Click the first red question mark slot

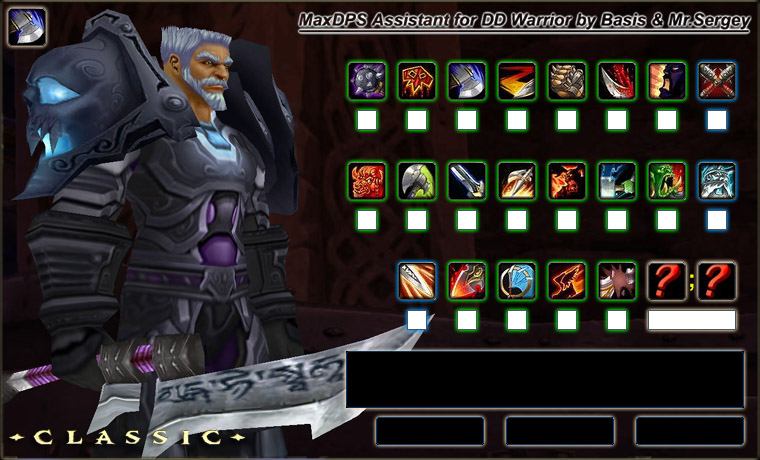point(667,281)
